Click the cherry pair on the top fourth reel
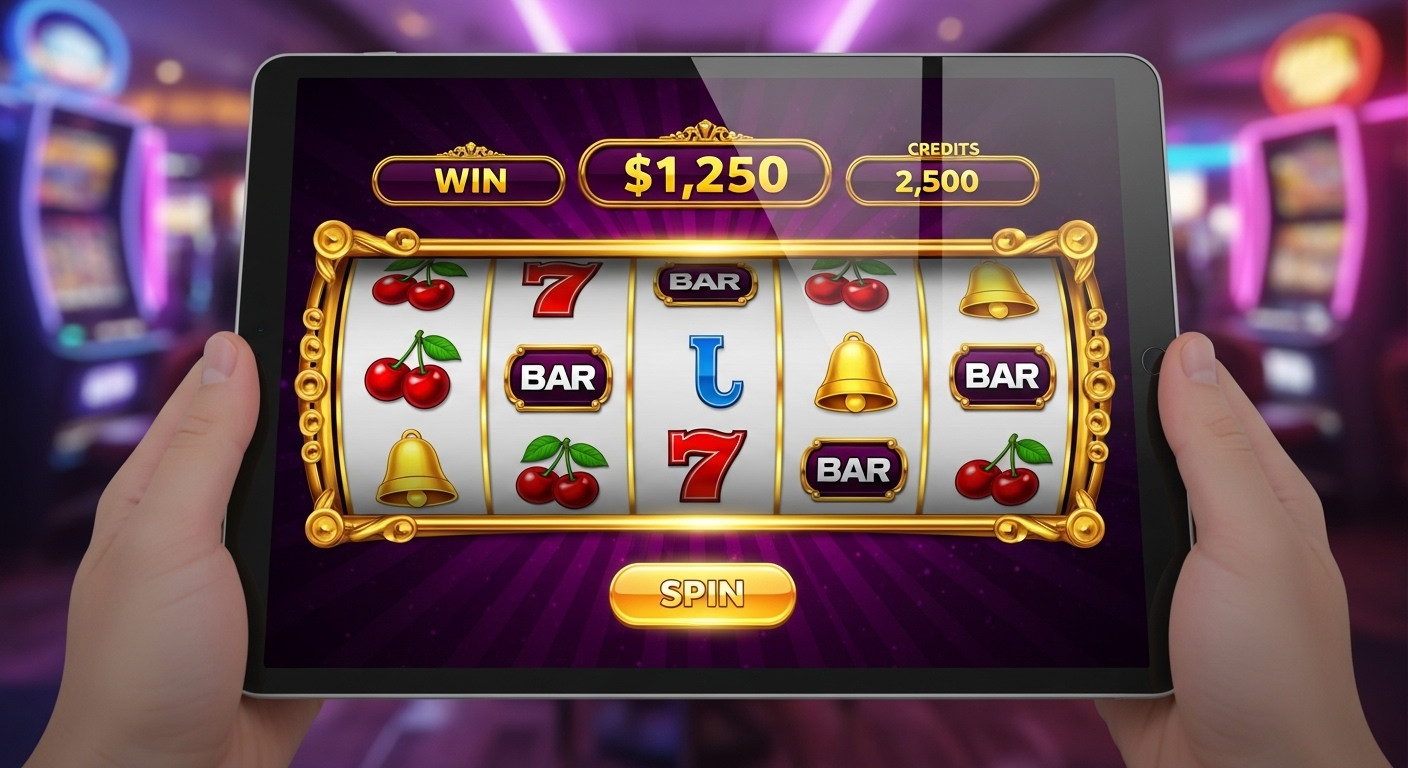Viewport: 1408px width, 768px height. click(x=848, y=287)
